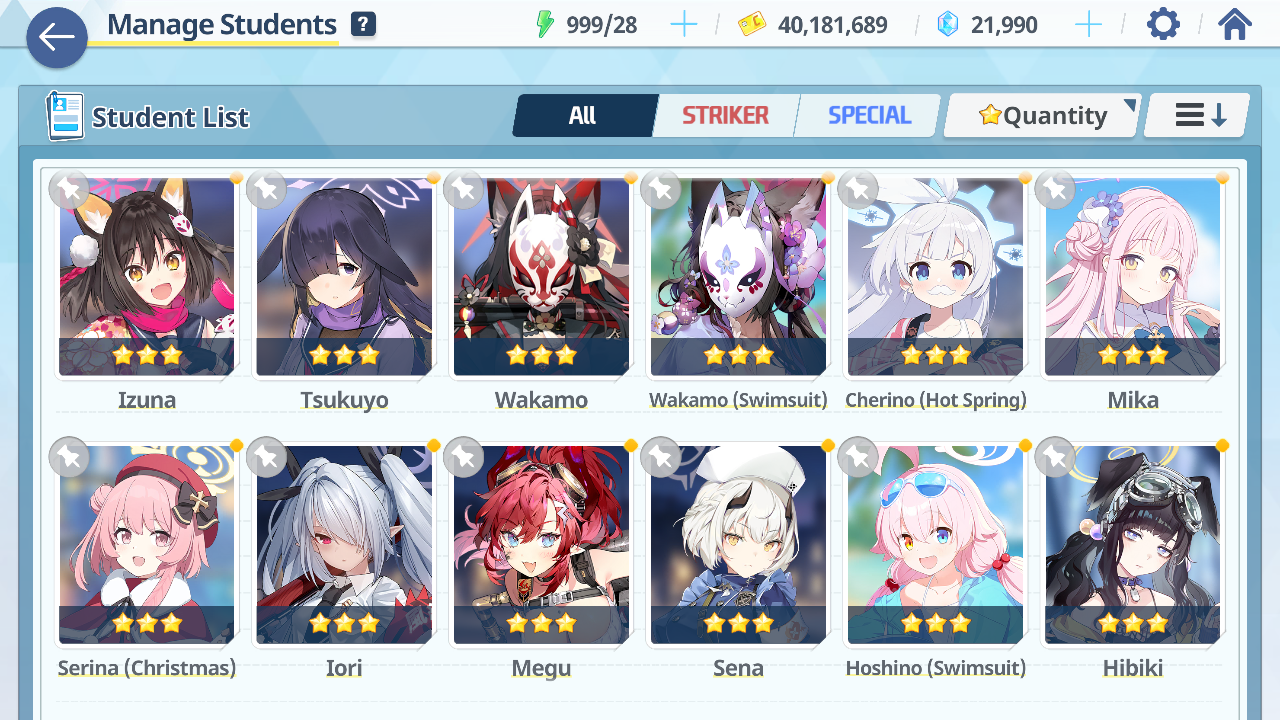
Task: Click the green AP lightning icon
Action: click(546, 24)
